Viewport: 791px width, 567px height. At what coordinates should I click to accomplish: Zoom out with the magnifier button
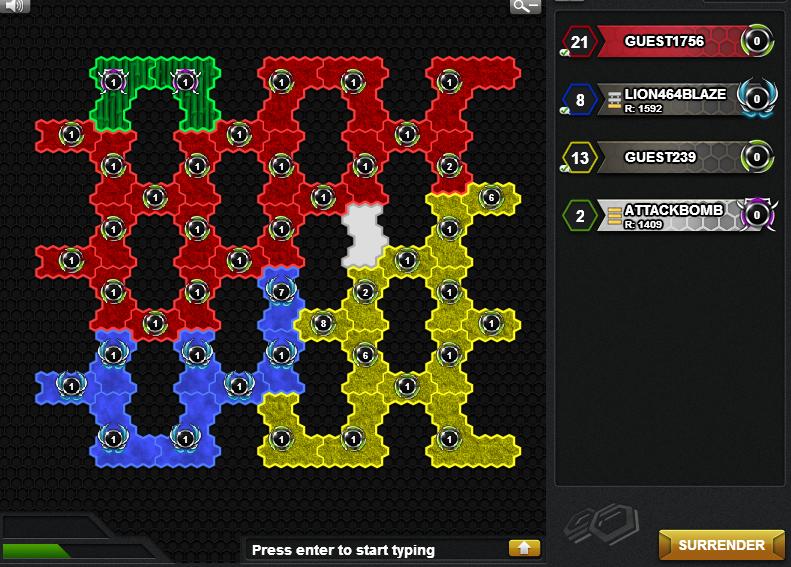coord(525,6)
